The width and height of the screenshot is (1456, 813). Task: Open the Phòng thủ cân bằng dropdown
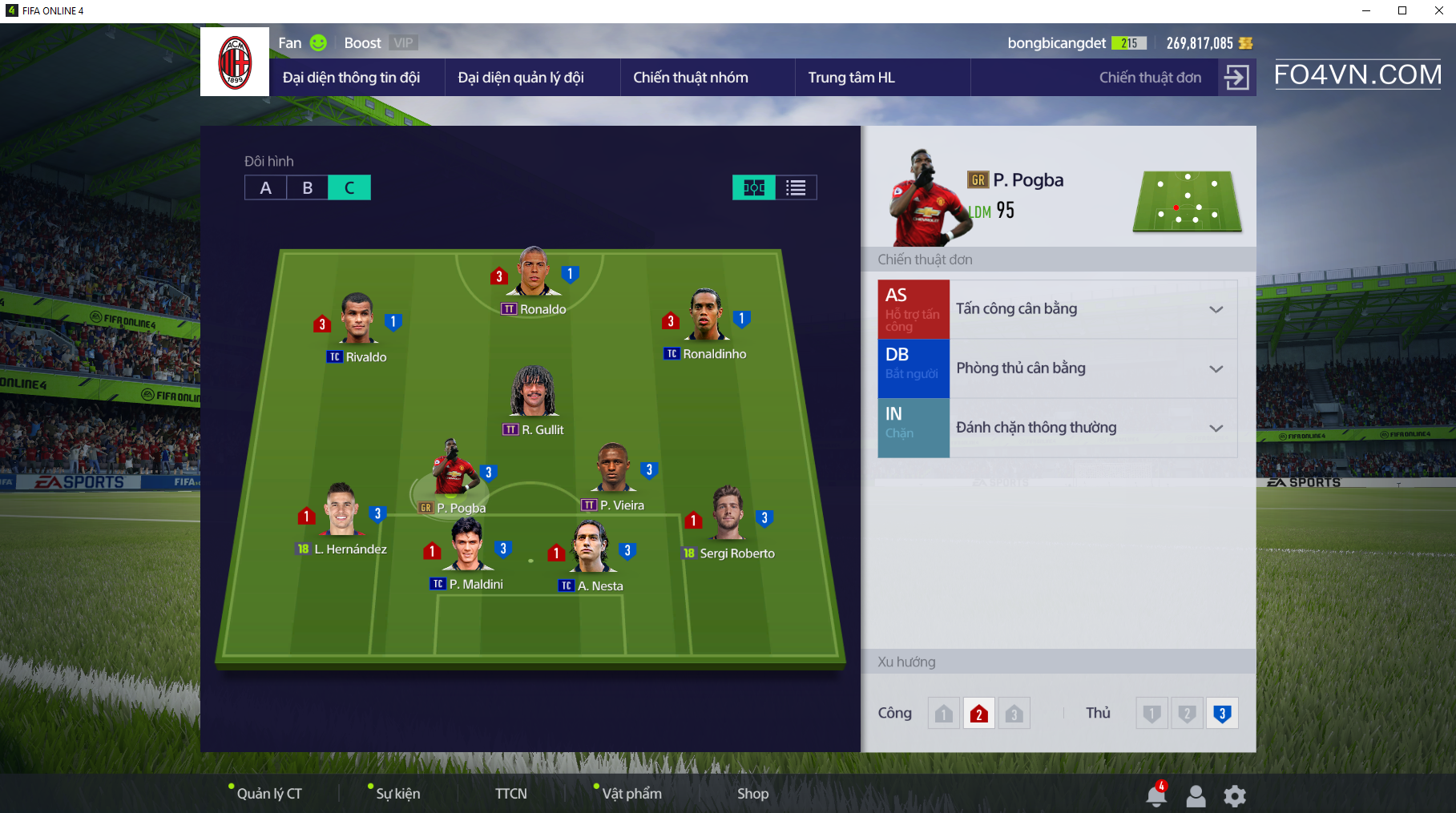click(x=1216, y=368)
